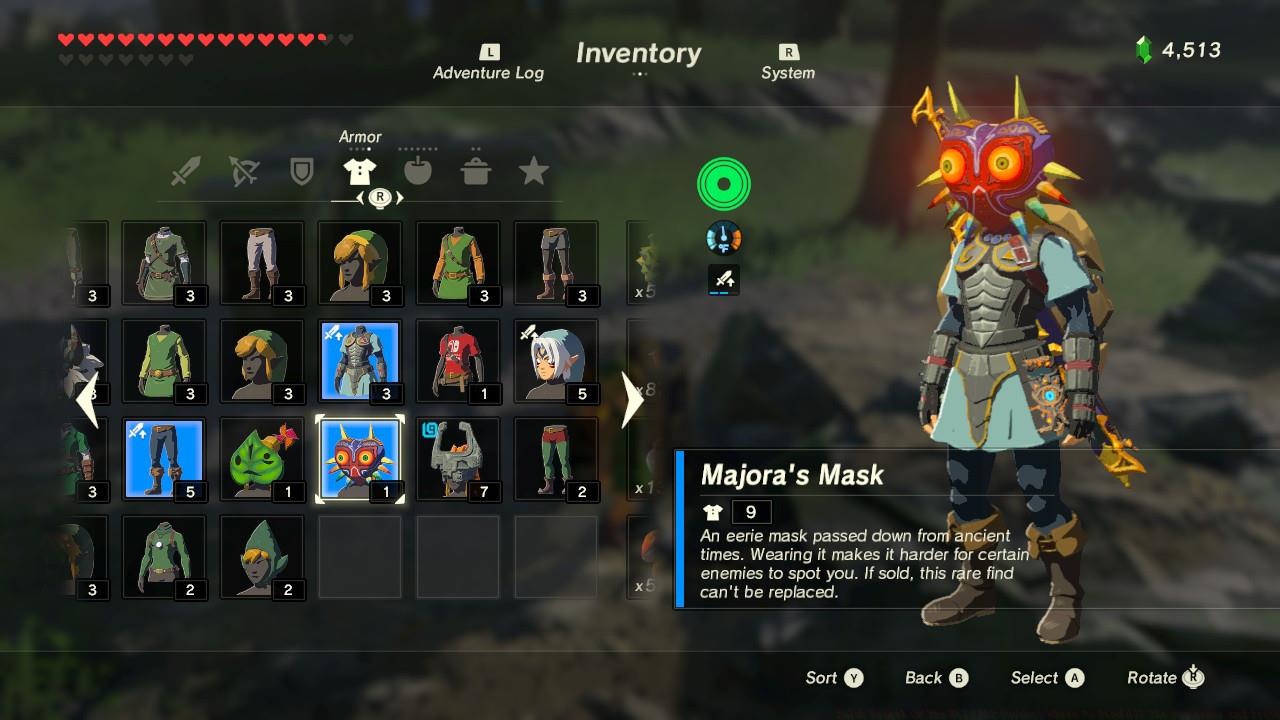Viewport: 1280px width, 720px height.
Task: Select Midna's Helmet armor slot
Action: (458, 459)
